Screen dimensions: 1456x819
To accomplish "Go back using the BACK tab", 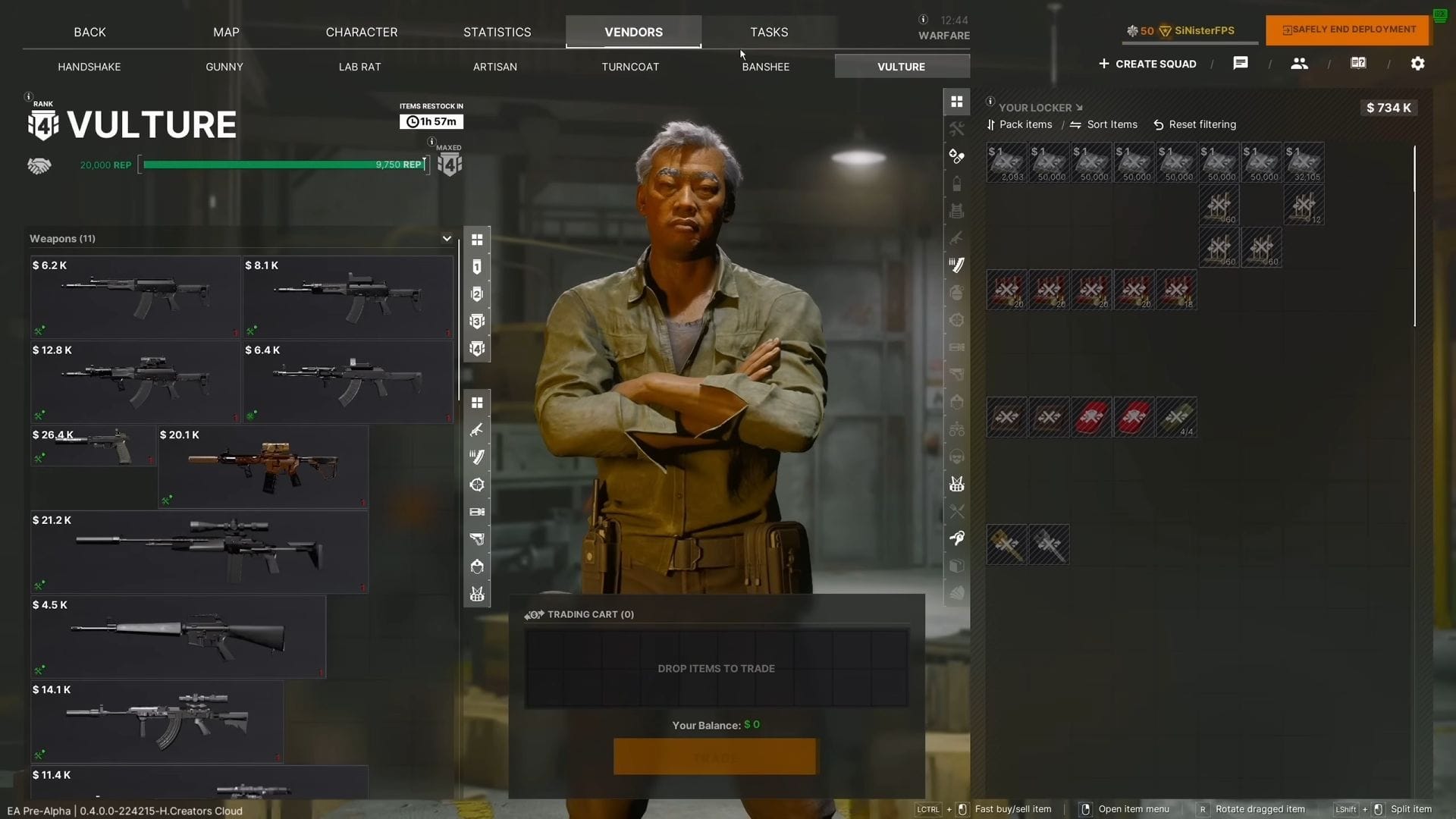I will (89, 32).
